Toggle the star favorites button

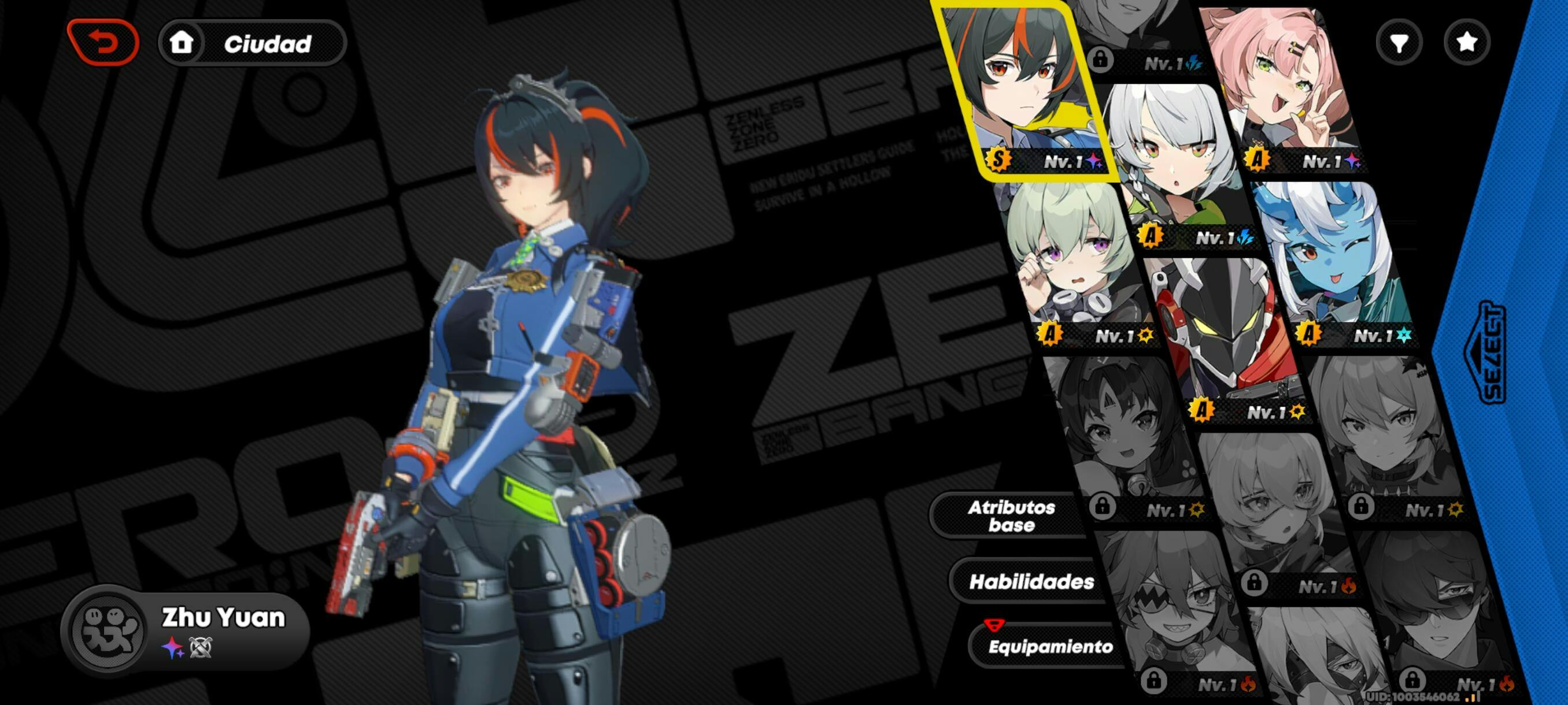coord(1467,43)
